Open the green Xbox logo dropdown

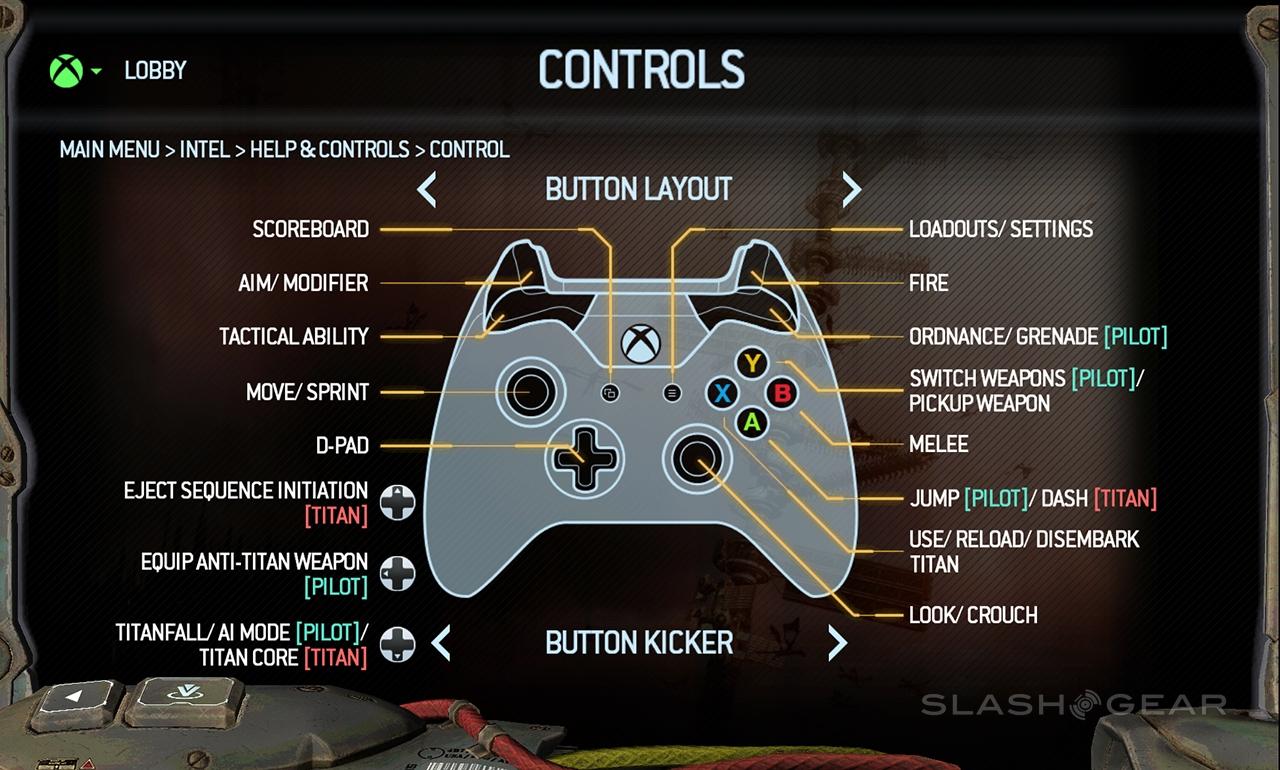pos(75,71)
